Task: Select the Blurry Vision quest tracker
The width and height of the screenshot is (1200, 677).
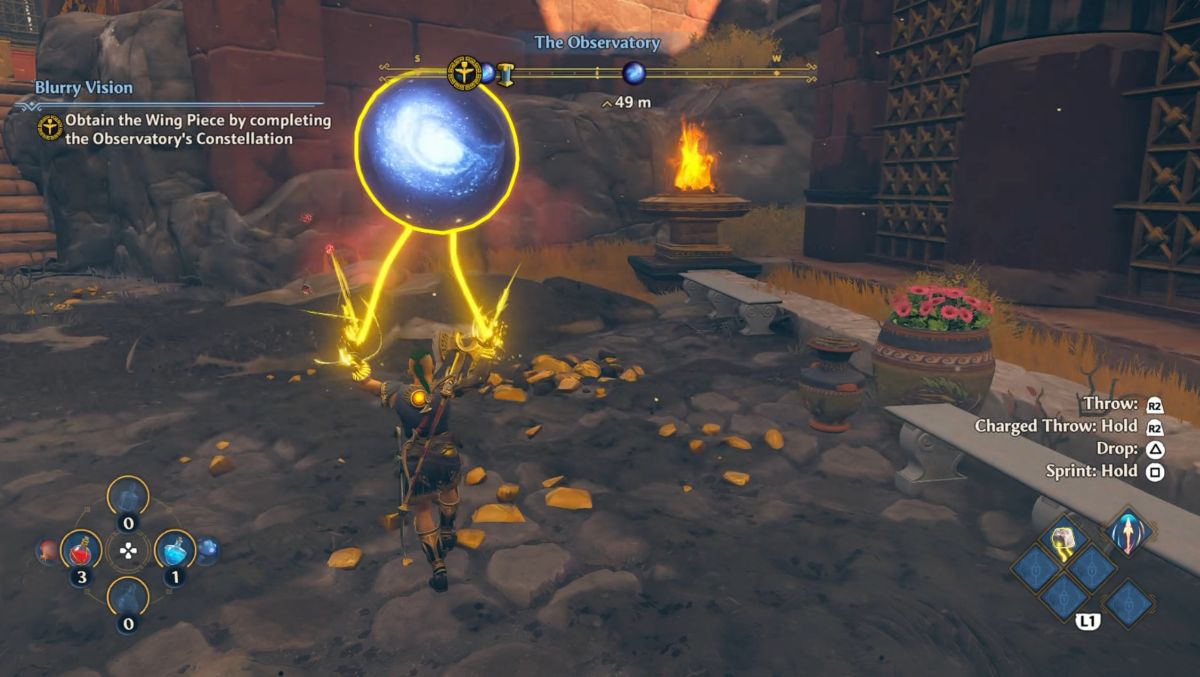Action: tap(84, 88)
